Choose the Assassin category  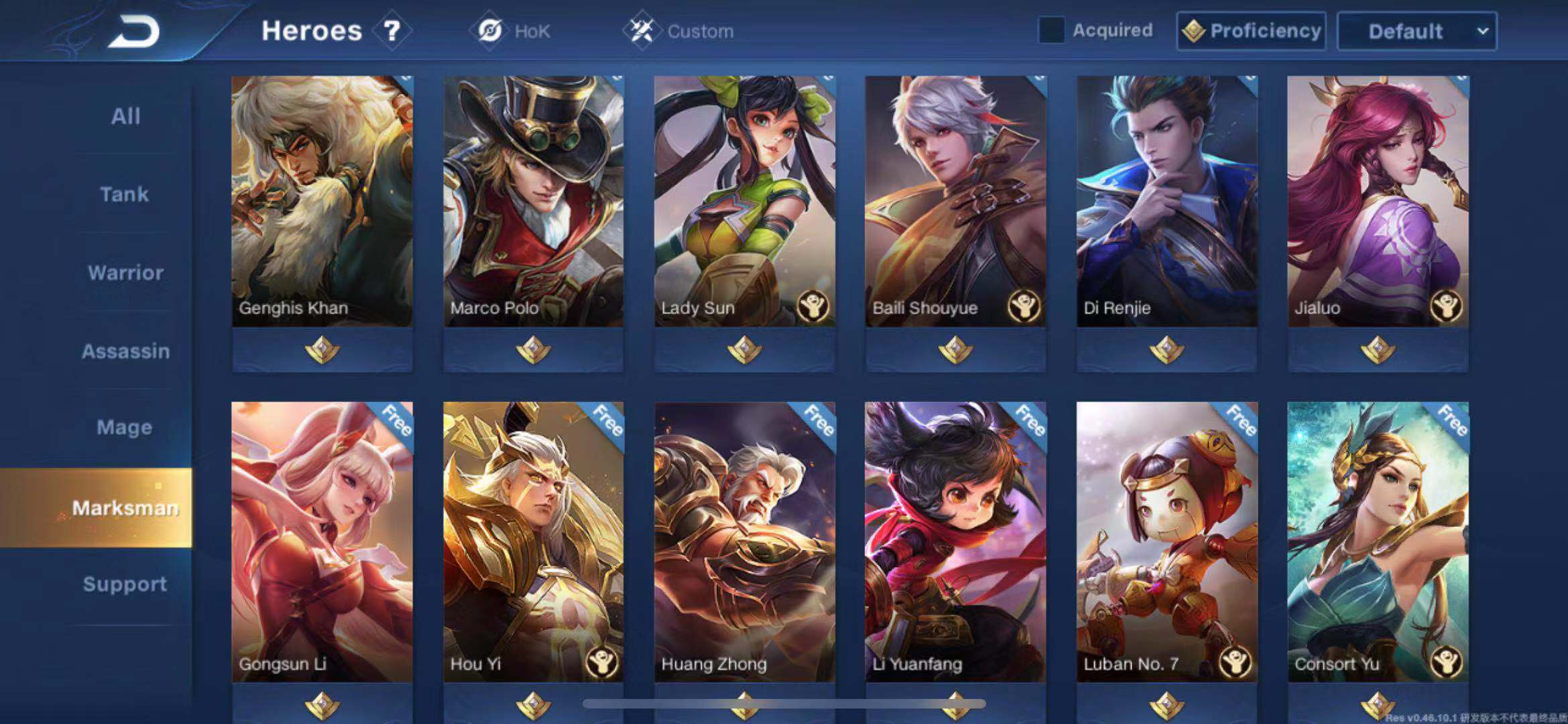pos(125,351)
